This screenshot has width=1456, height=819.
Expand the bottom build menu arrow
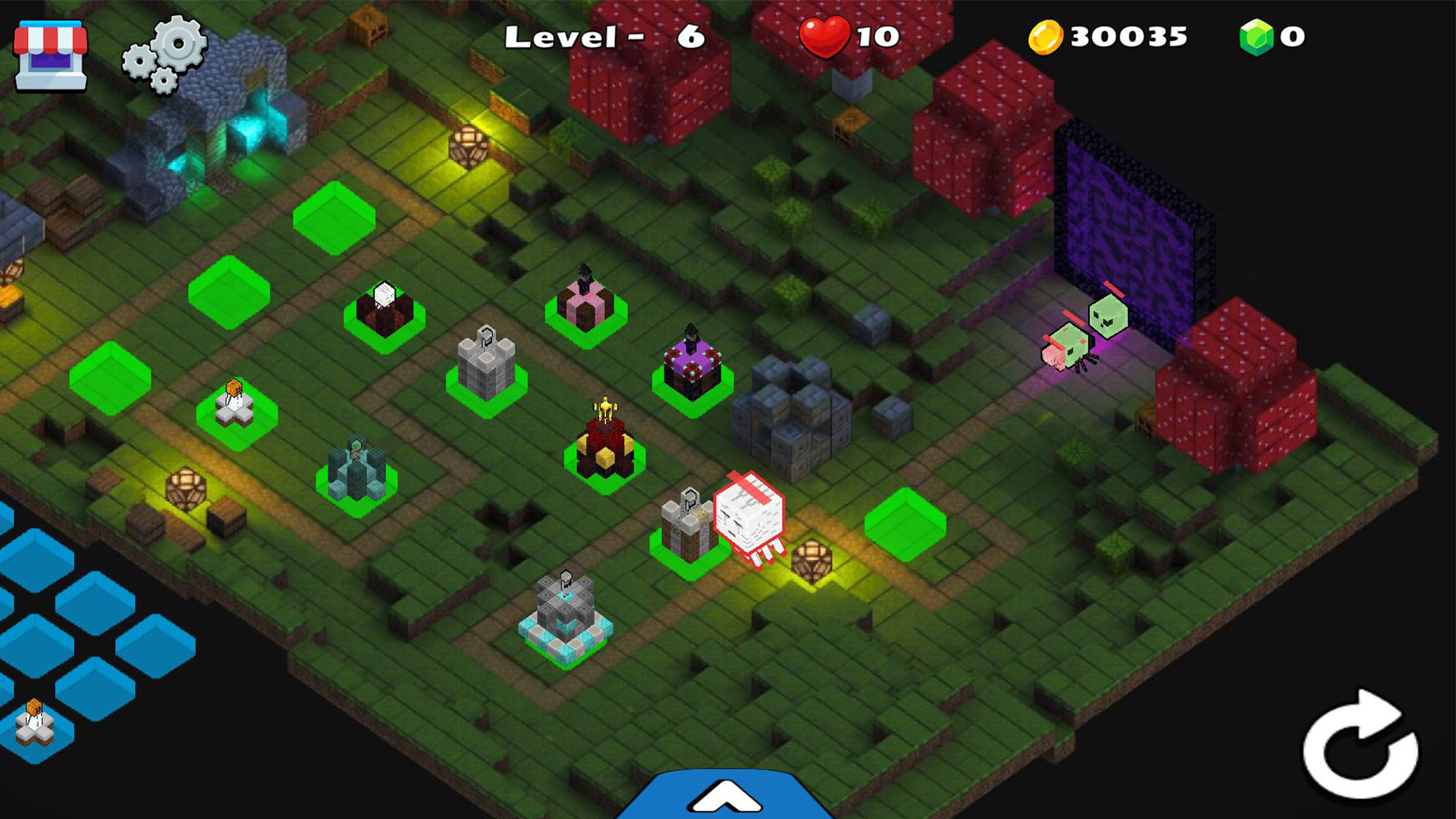[x=726, y=796]
